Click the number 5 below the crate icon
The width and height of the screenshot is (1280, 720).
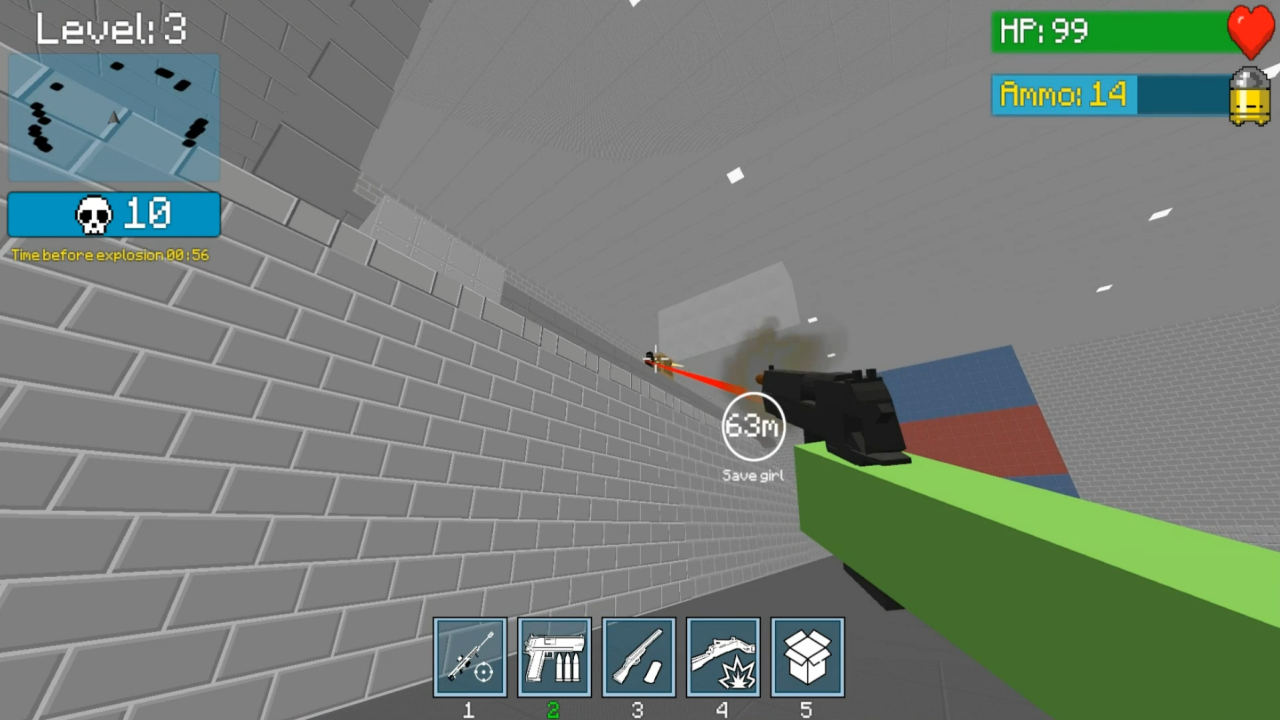point(807,710)
